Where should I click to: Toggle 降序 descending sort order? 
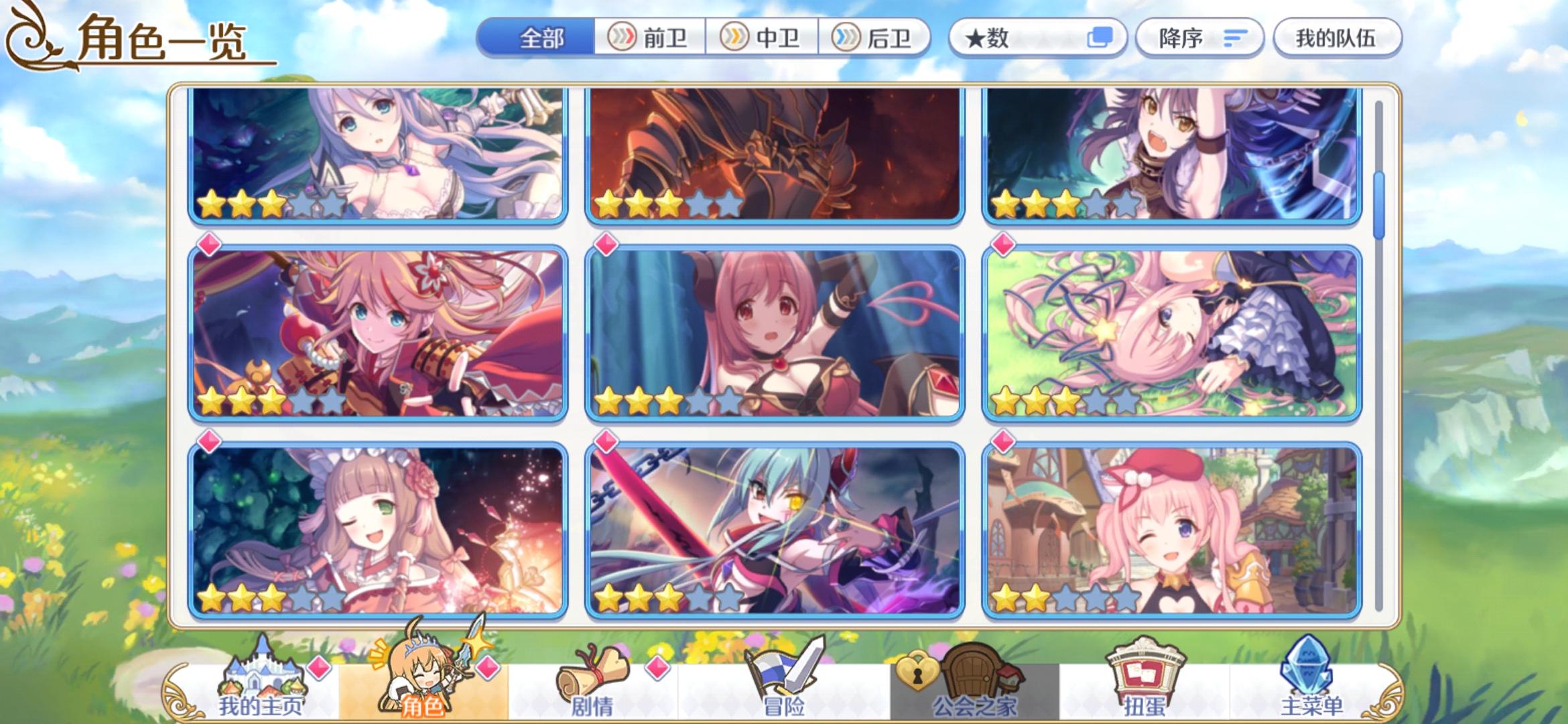point(1199,38)
